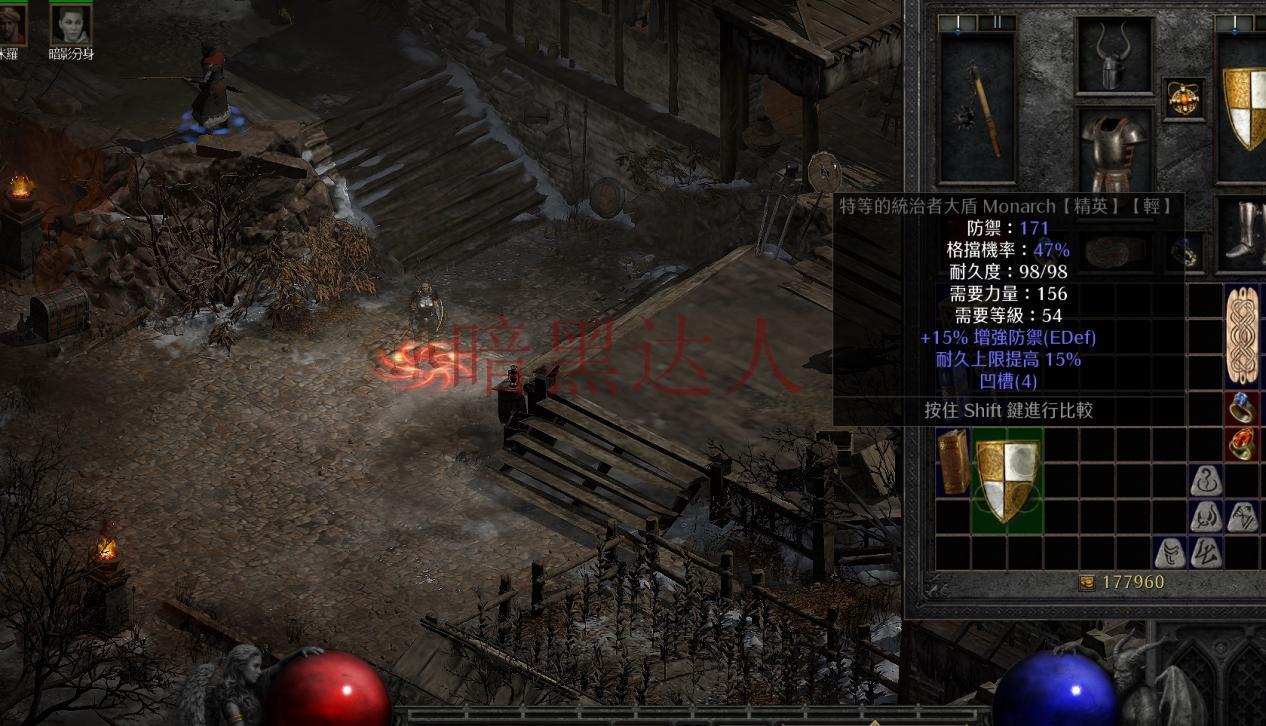Click the gold coin button beside 177960
Image resolution: width=1266 pixels, height=726 pixels.
(1086, 582)
